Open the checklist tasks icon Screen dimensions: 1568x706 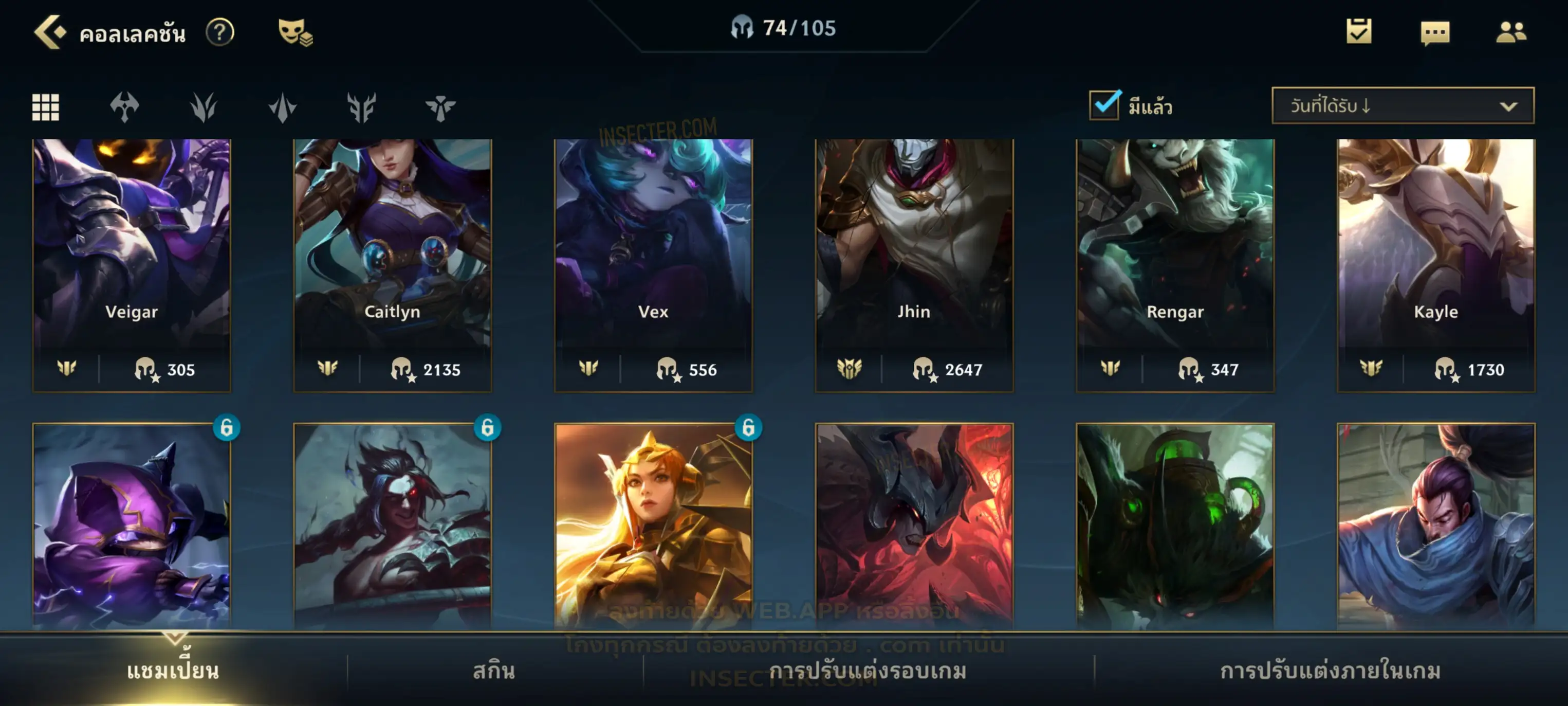click(1359, 32)
